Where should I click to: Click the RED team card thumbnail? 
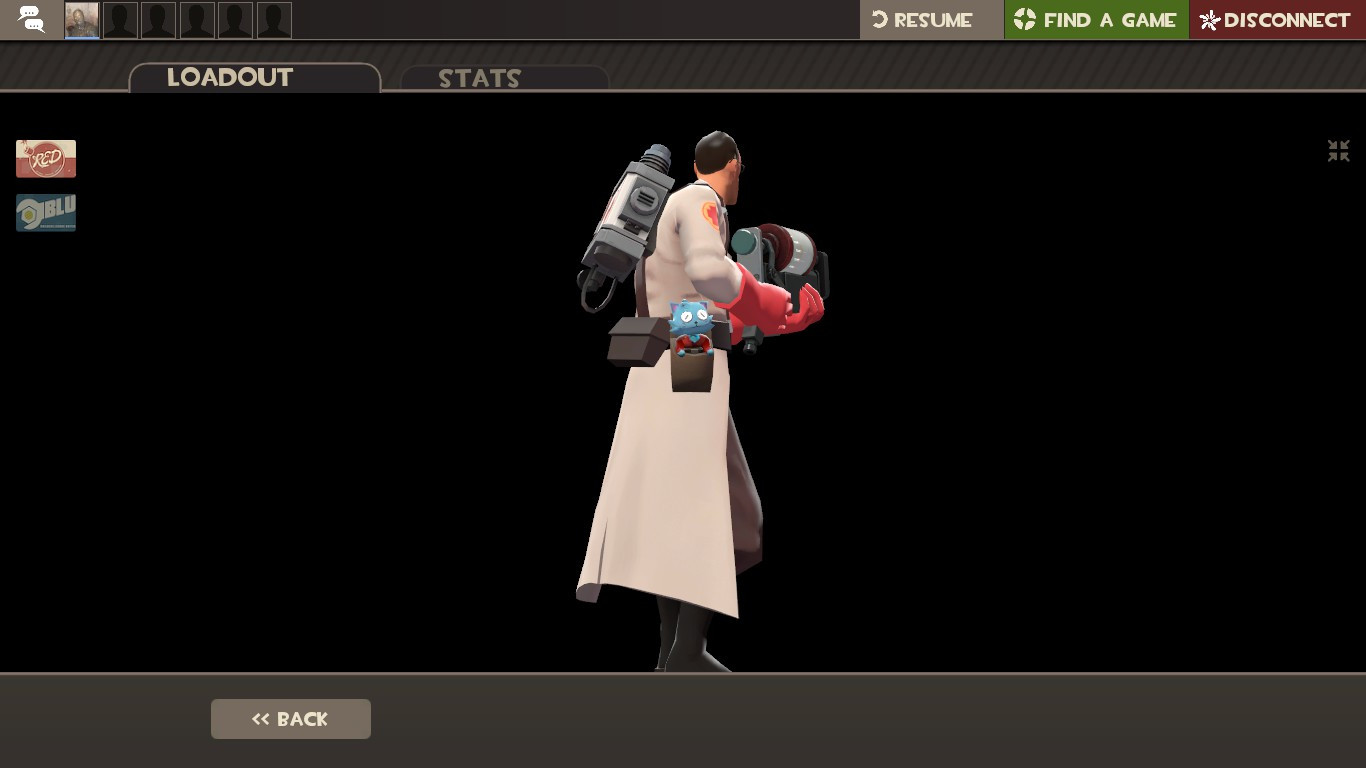click(46, 158)
